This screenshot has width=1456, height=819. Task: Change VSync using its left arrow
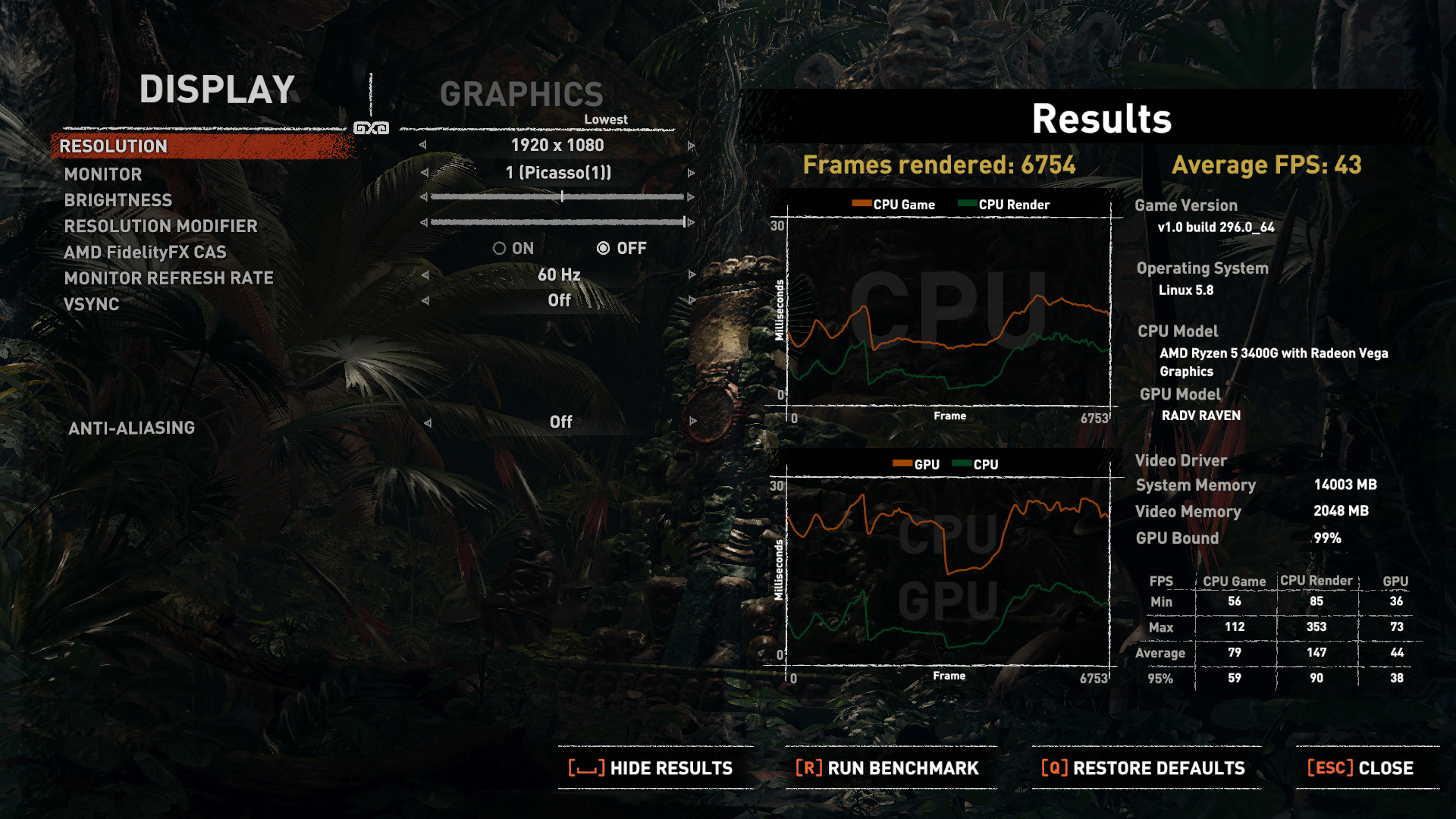click(425, 301)
